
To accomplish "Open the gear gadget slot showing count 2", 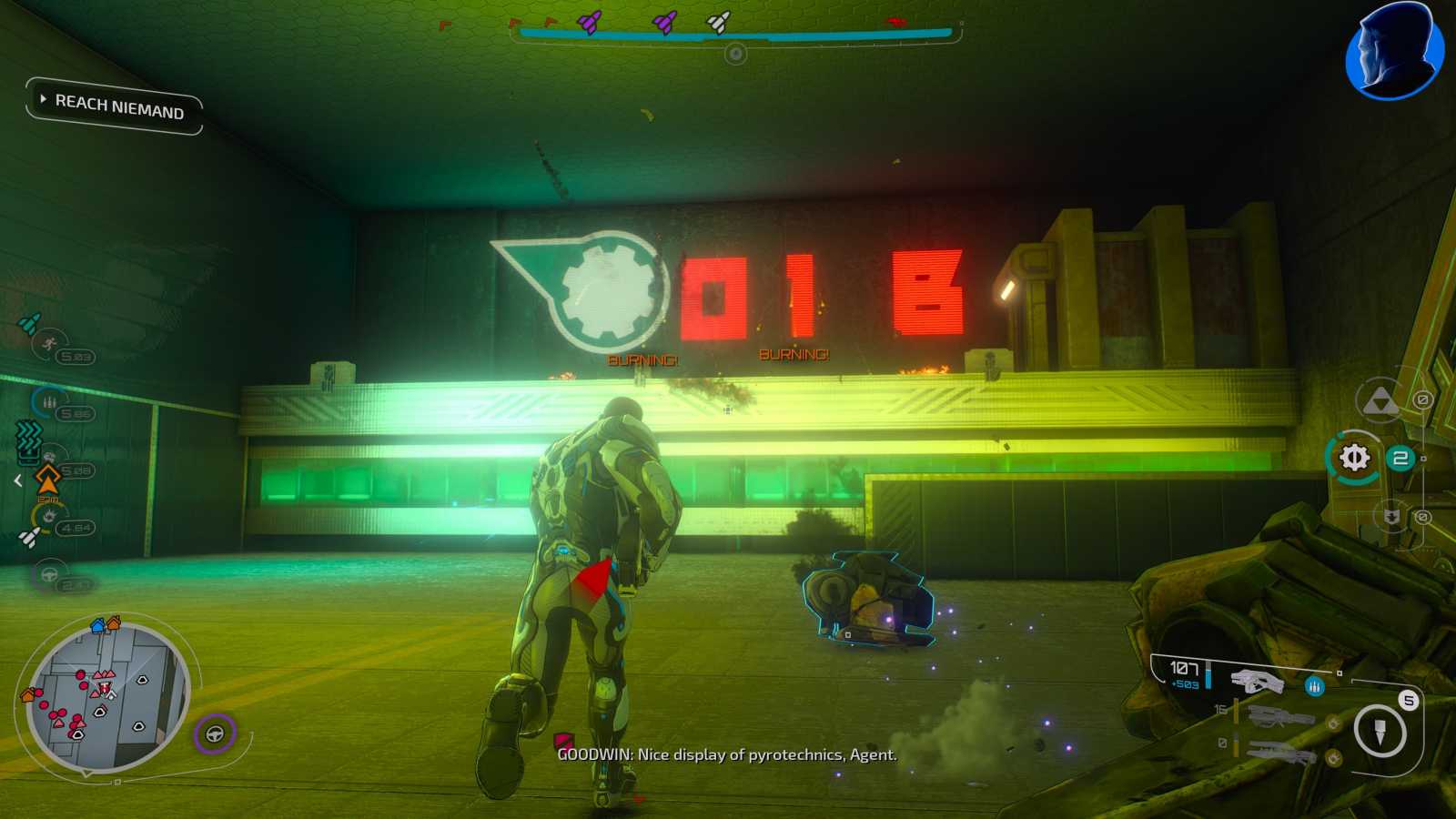I will [1353, 458].
